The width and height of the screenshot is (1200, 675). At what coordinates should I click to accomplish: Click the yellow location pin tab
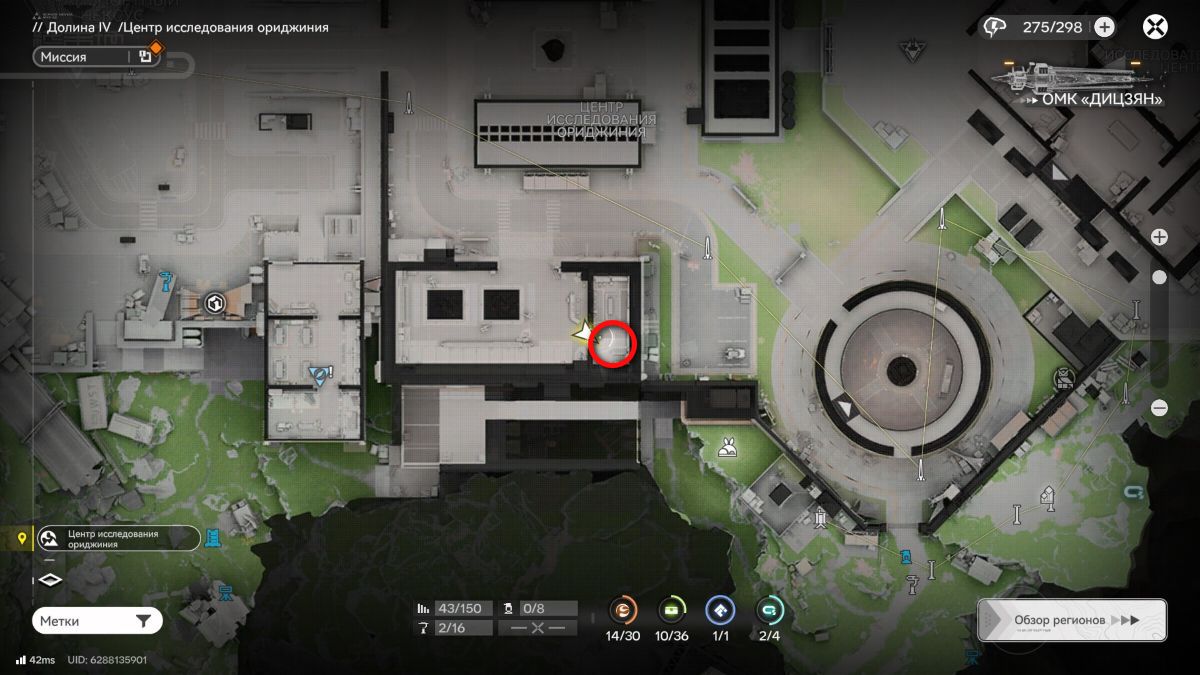coord(20,539)
